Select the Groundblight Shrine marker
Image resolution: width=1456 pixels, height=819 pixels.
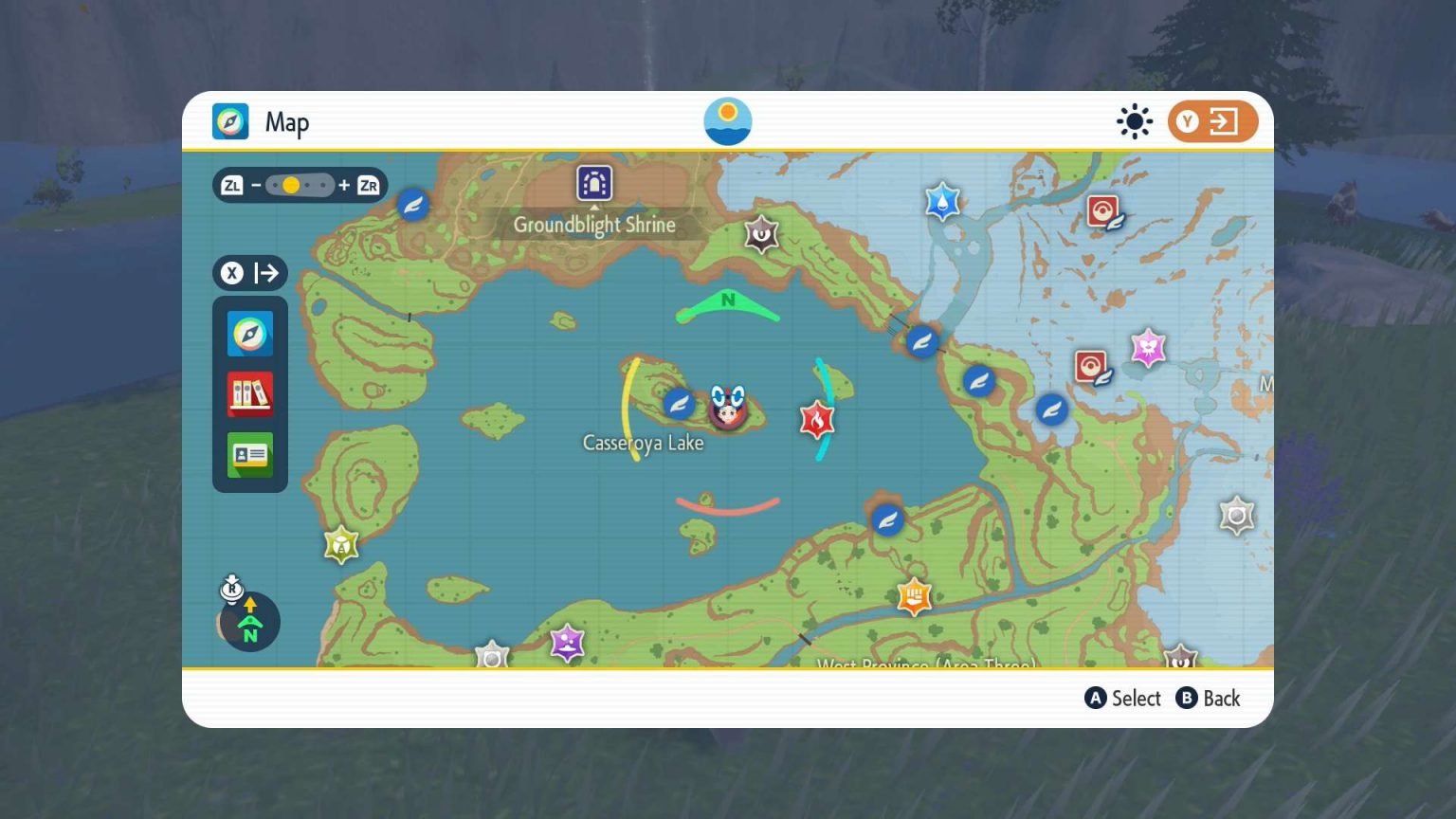click(594, 184)
